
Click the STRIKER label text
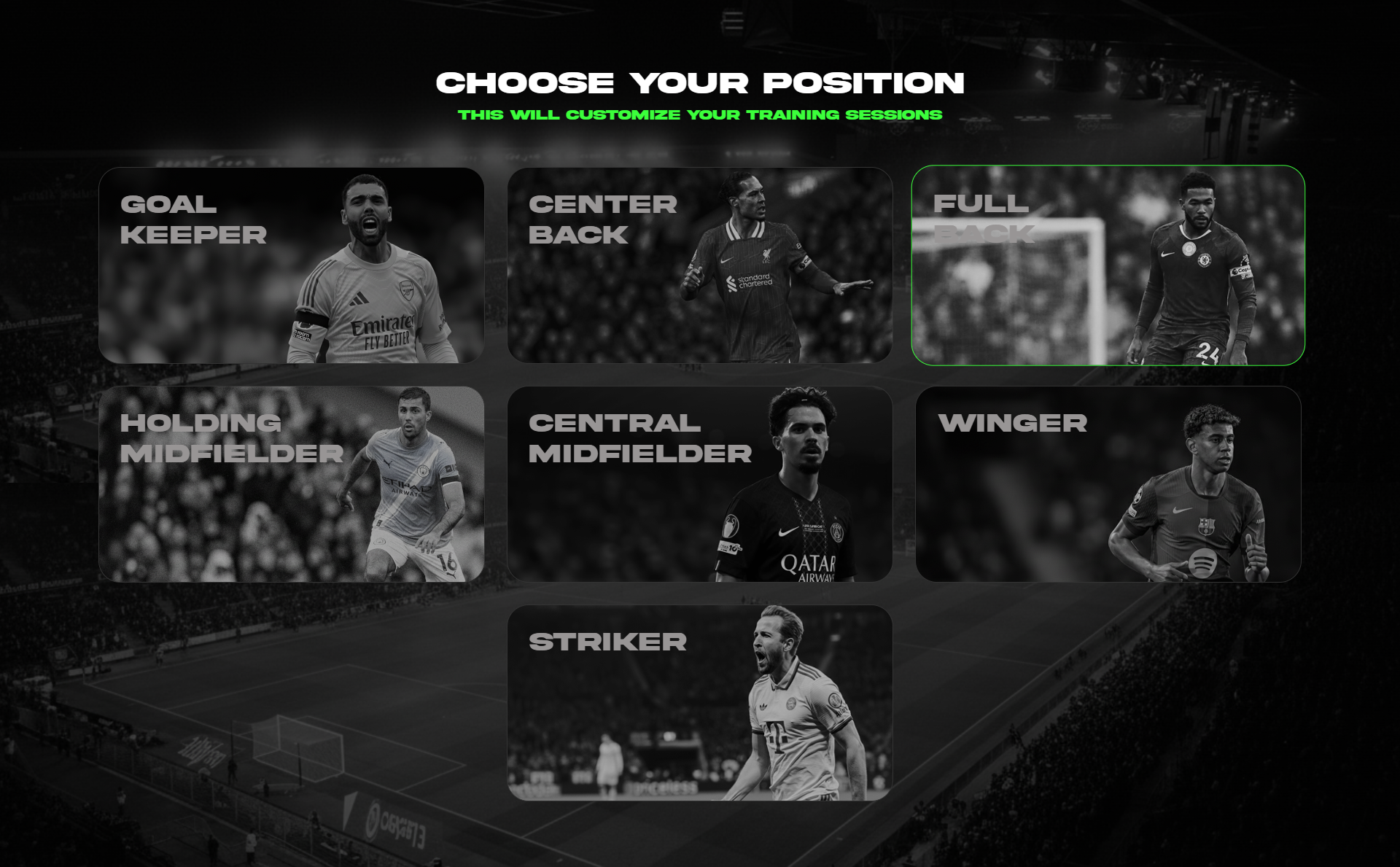tap(607, 642)
